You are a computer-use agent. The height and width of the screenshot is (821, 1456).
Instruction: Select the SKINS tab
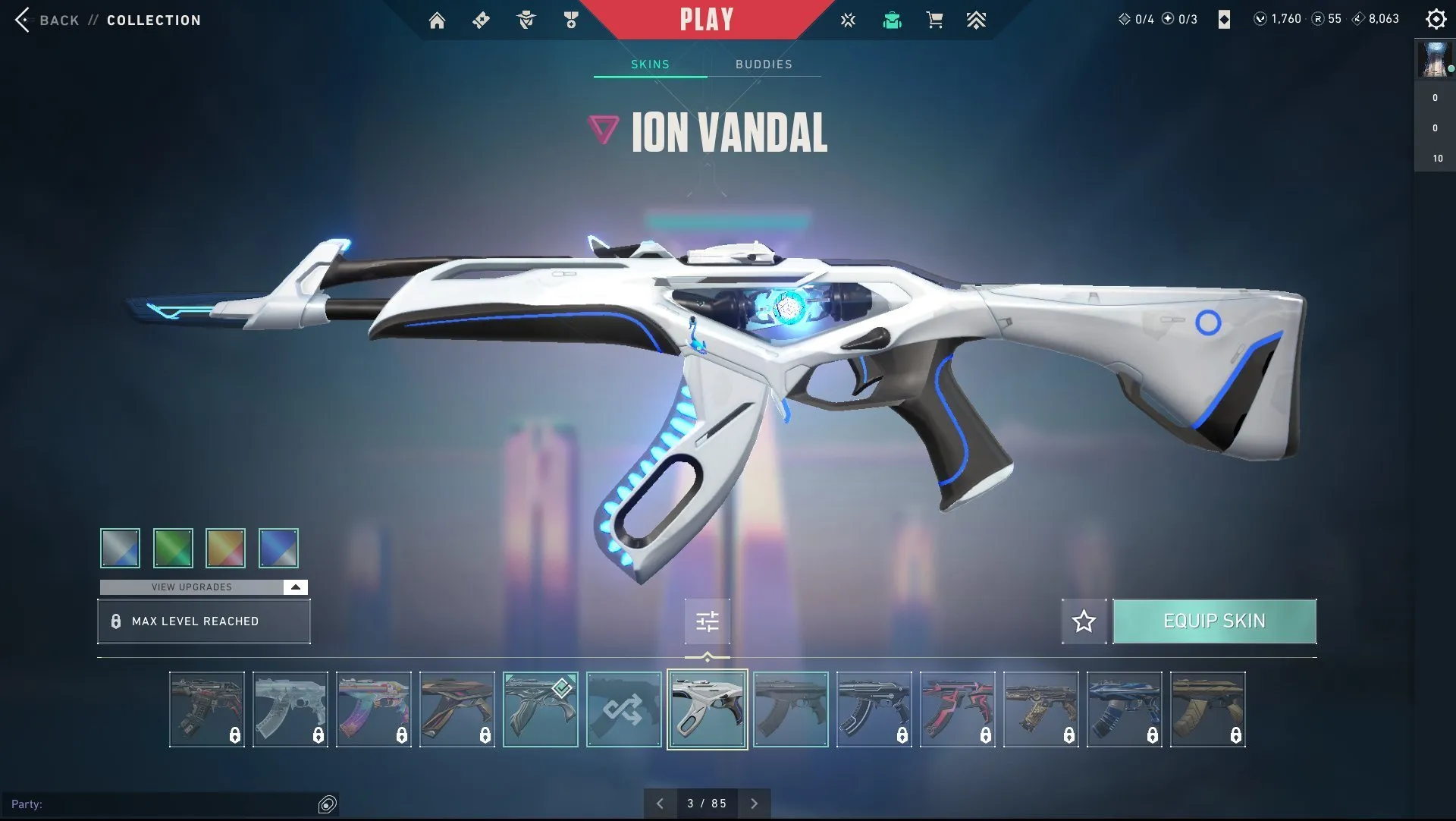[x=649, y=64]
